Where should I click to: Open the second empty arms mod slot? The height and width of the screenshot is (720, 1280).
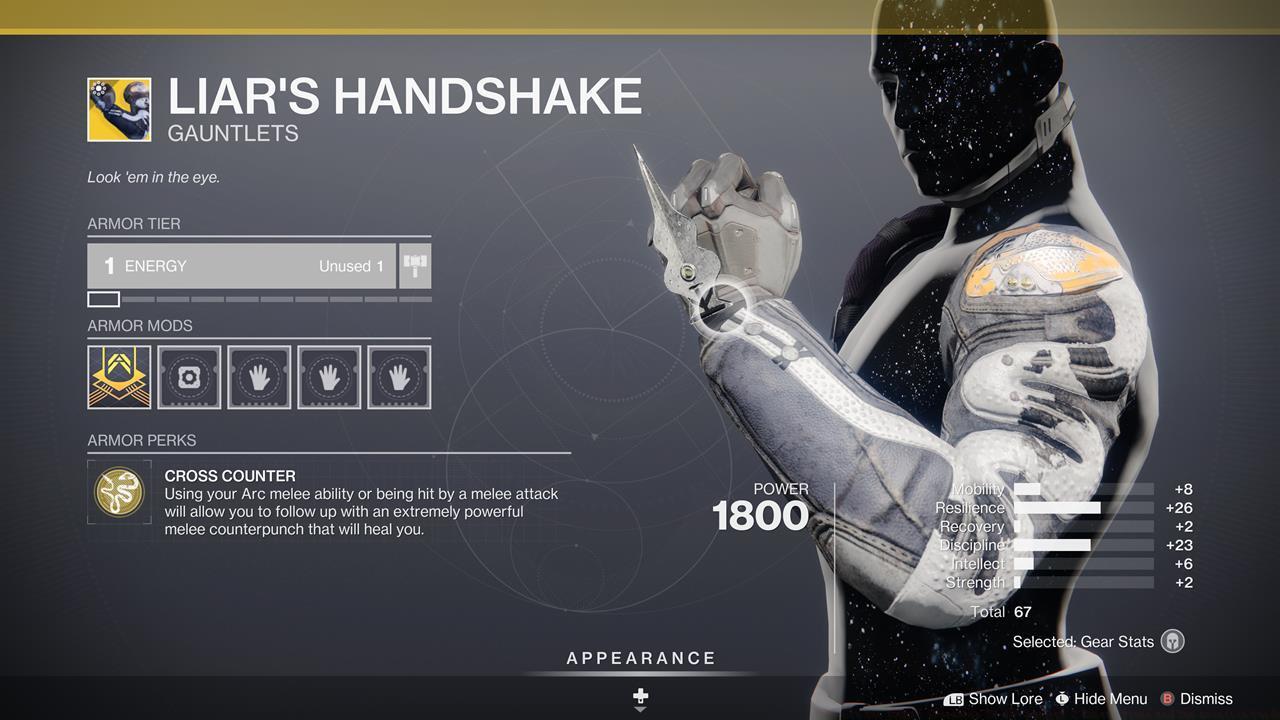pyautogui.click(x=329, y=377)
